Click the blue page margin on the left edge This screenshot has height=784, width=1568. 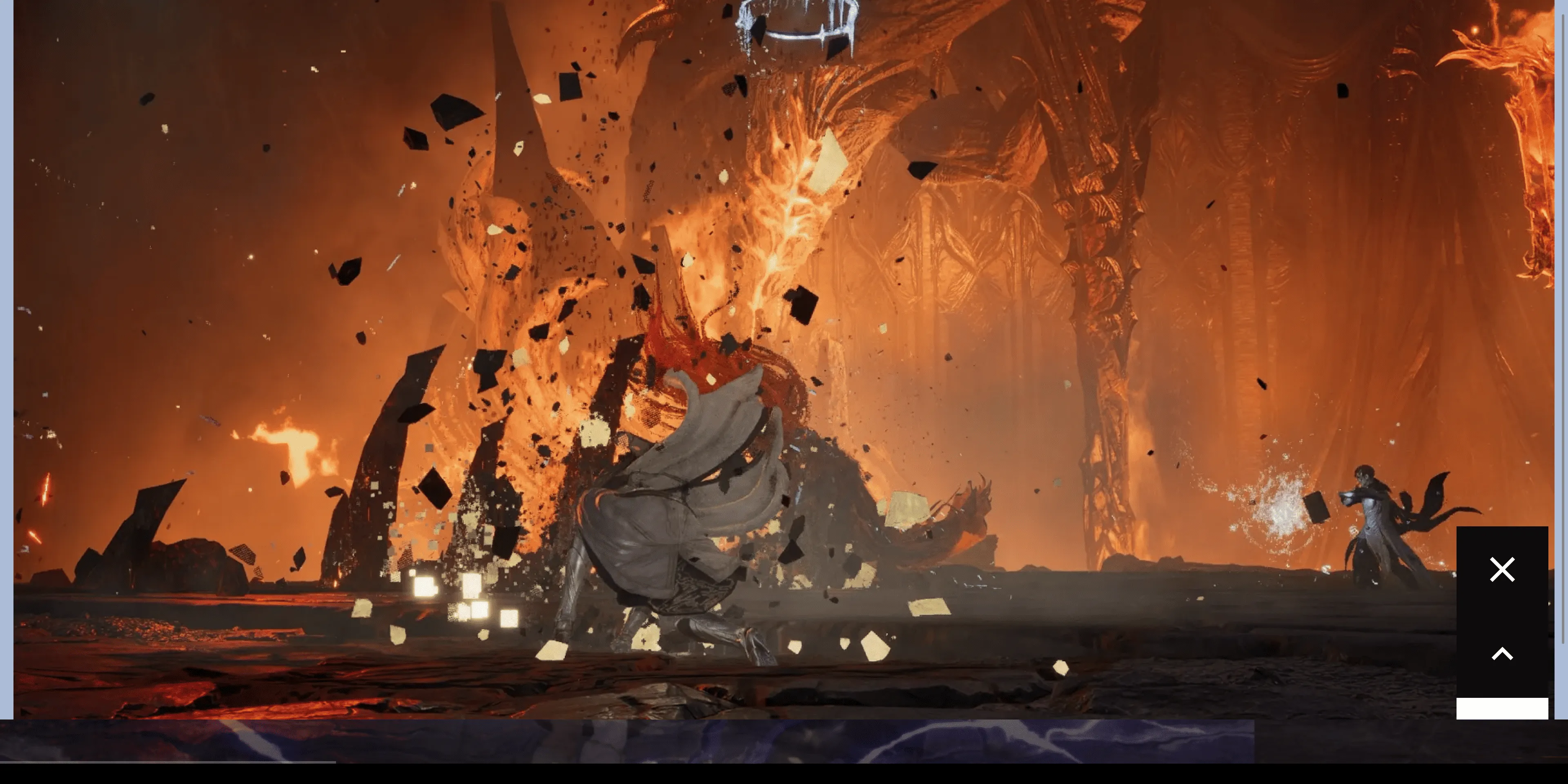[5, 365]
